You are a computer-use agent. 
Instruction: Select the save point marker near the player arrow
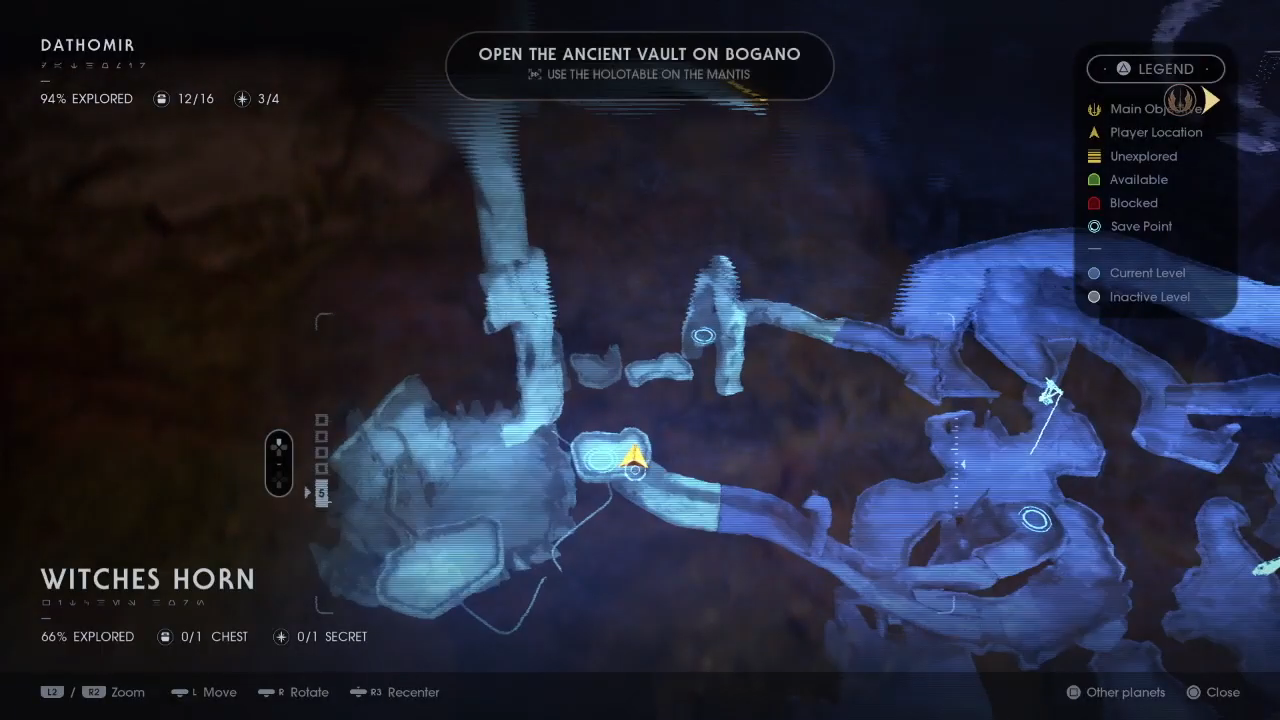637,470
